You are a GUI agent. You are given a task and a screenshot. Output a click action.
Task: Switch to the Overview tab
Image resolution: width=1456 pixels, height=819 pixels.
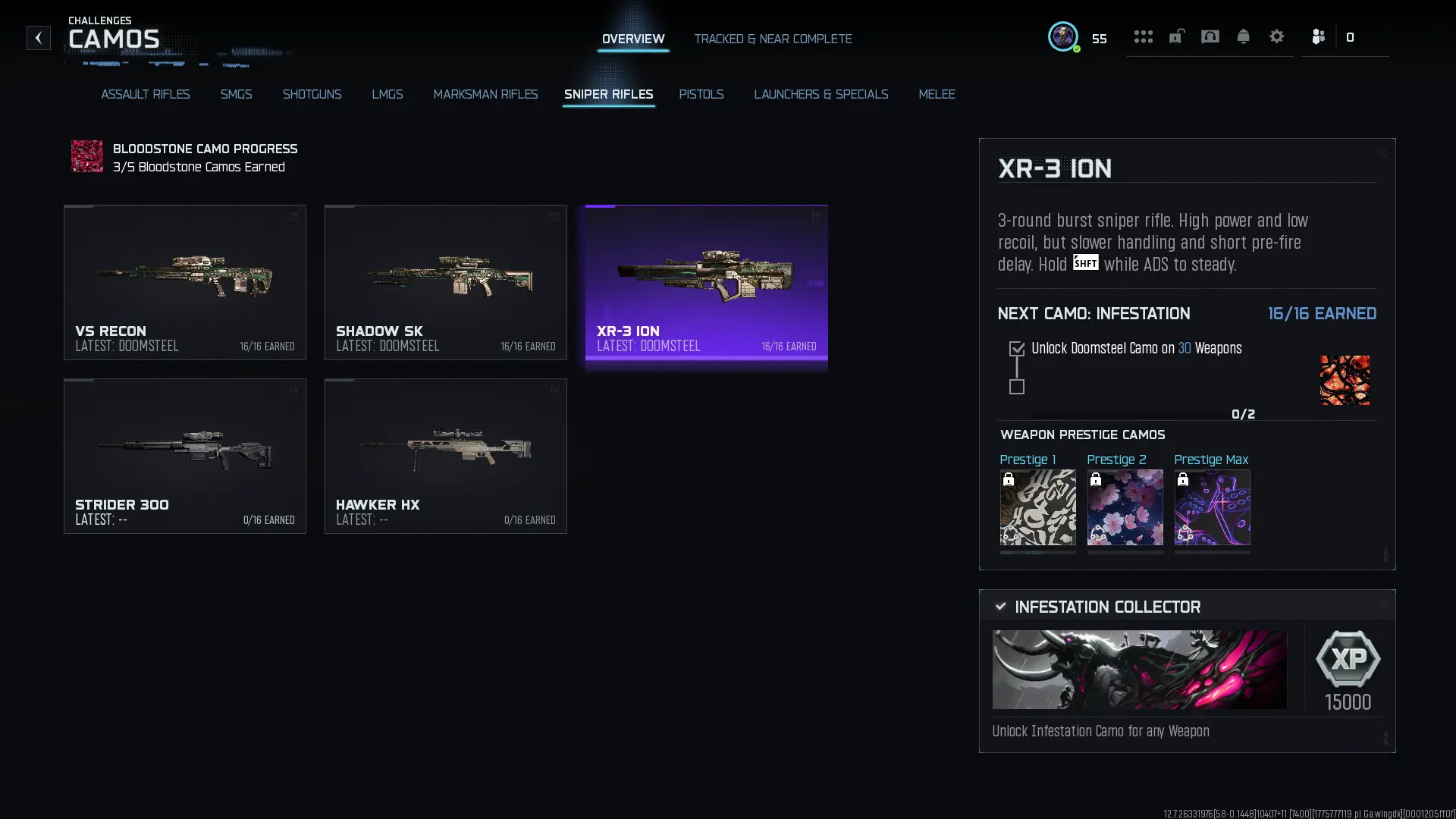click(632, 39)
